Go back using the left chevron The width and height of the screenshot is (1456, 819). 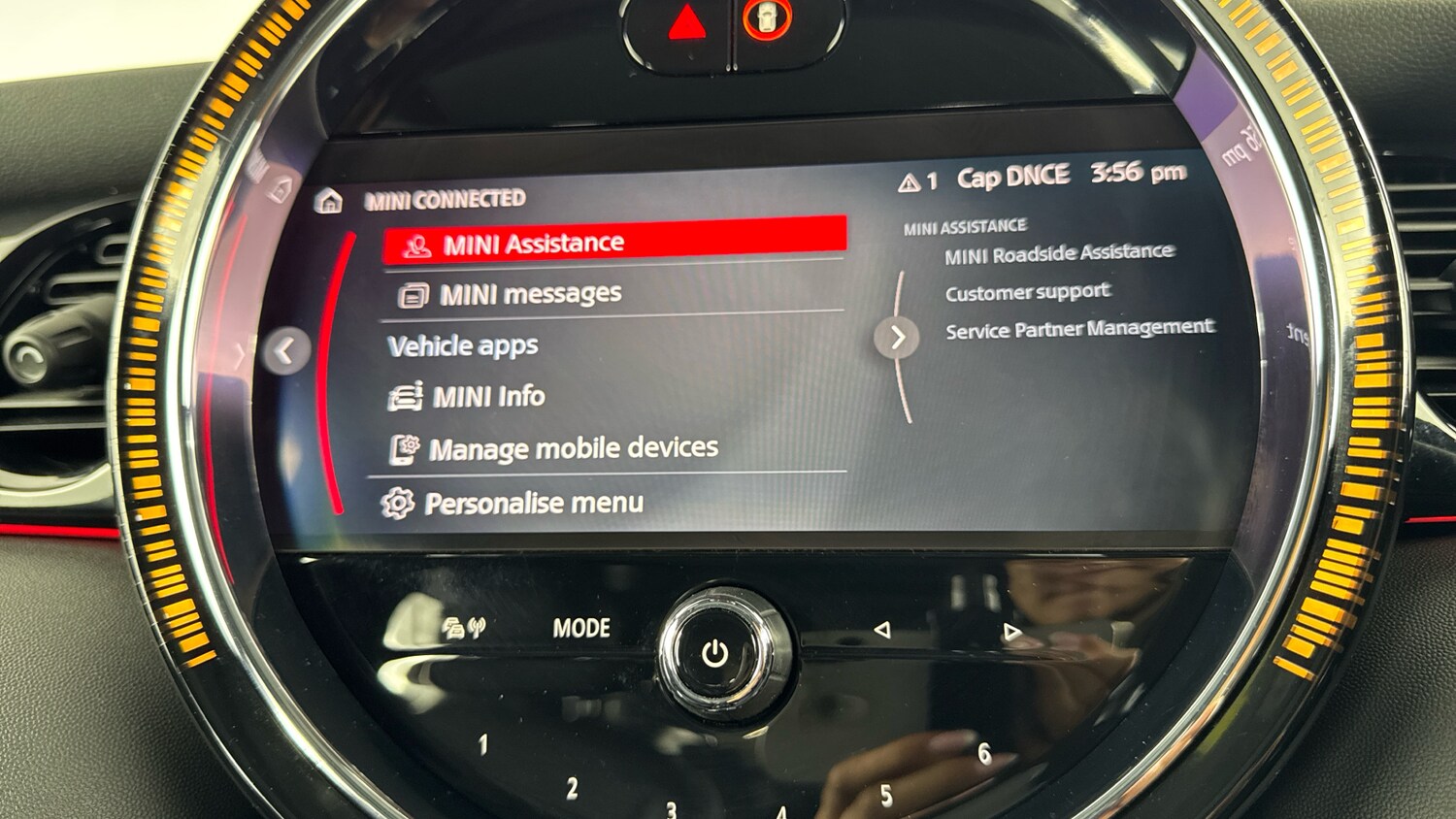(x=284, y=352)
